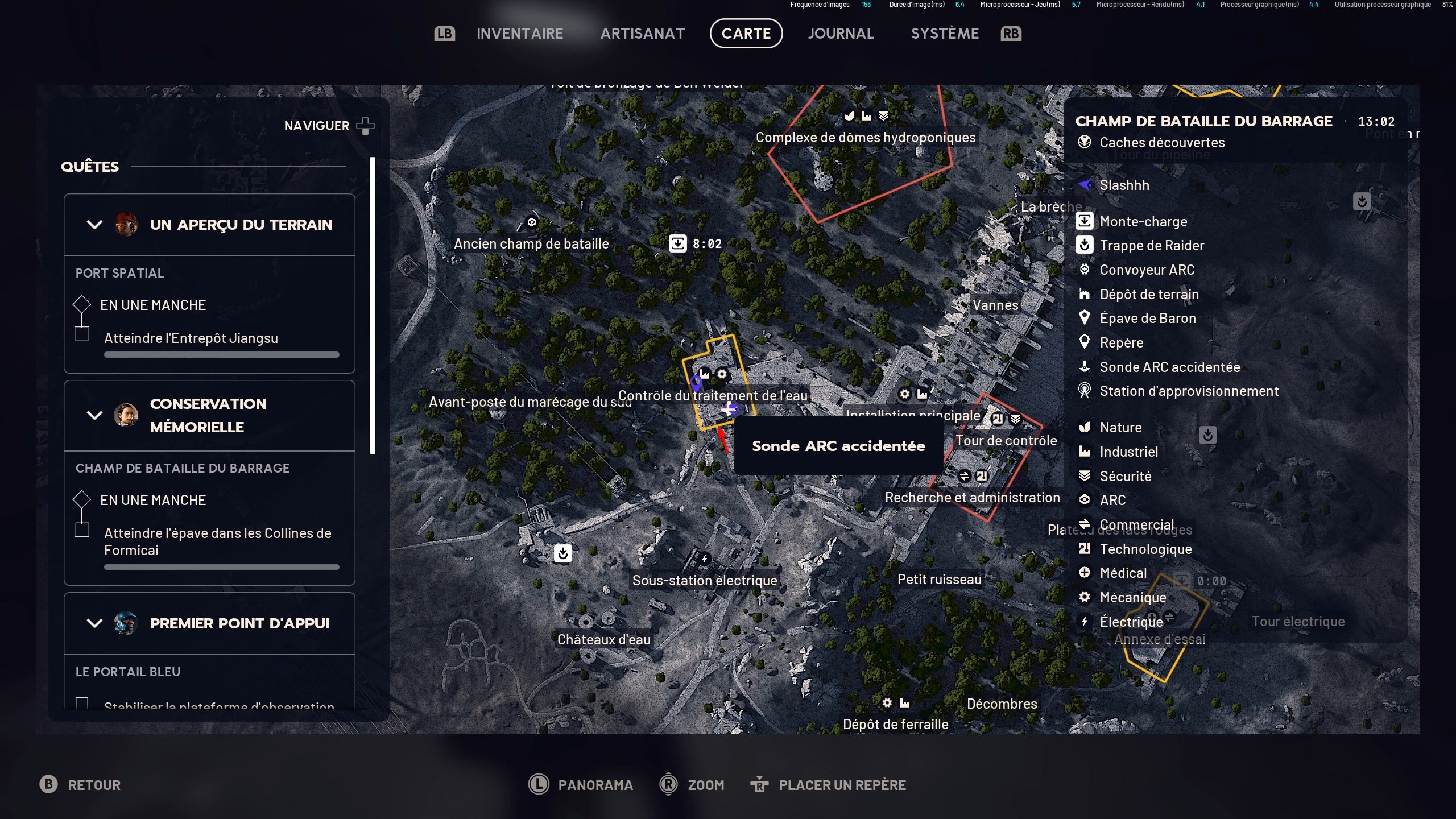The height and width of the screenshot is (819, 1456).
Task: Open the INVENTAIRE tab
Action: coord(519,33)
